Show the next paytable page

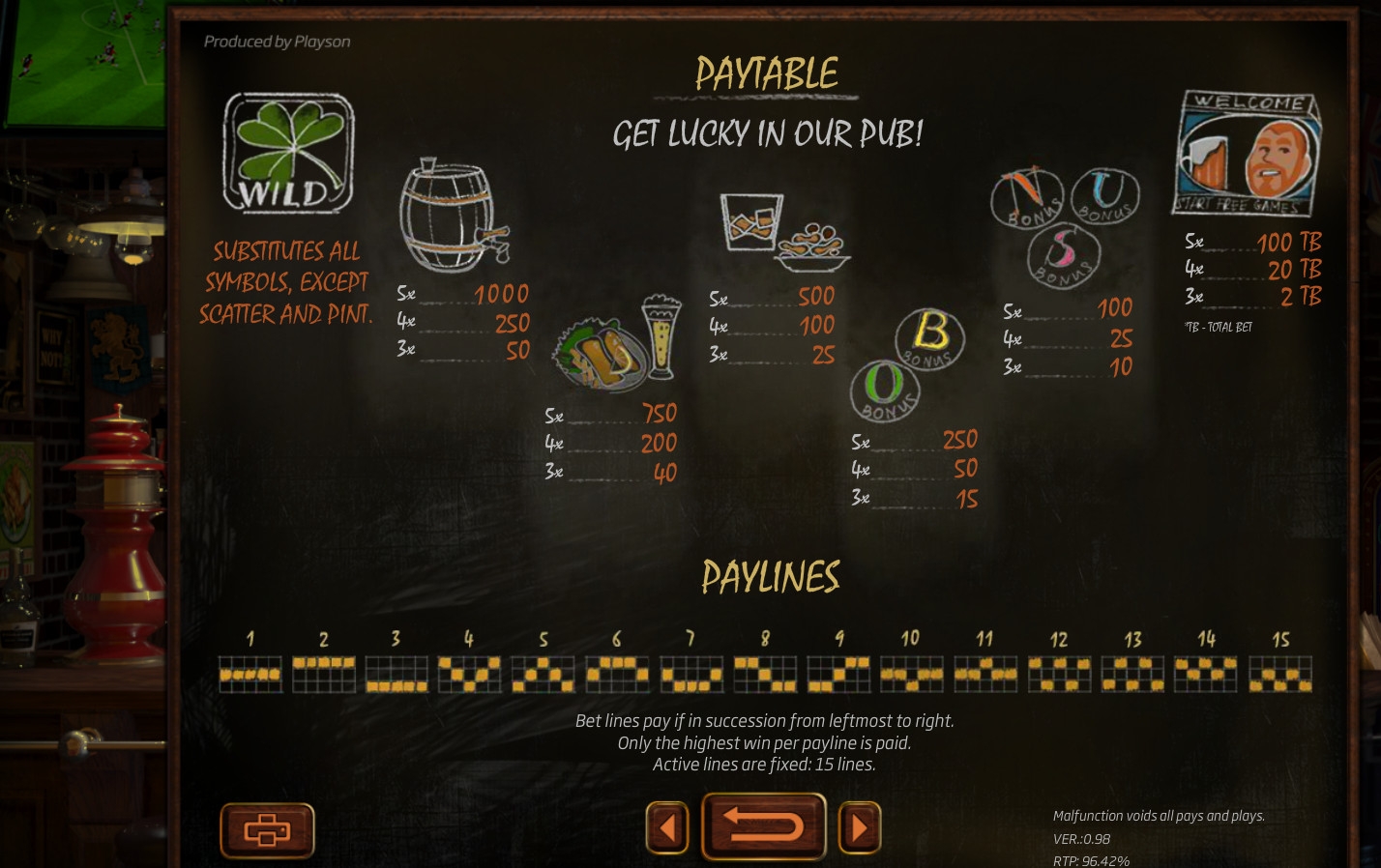[859, 827]
